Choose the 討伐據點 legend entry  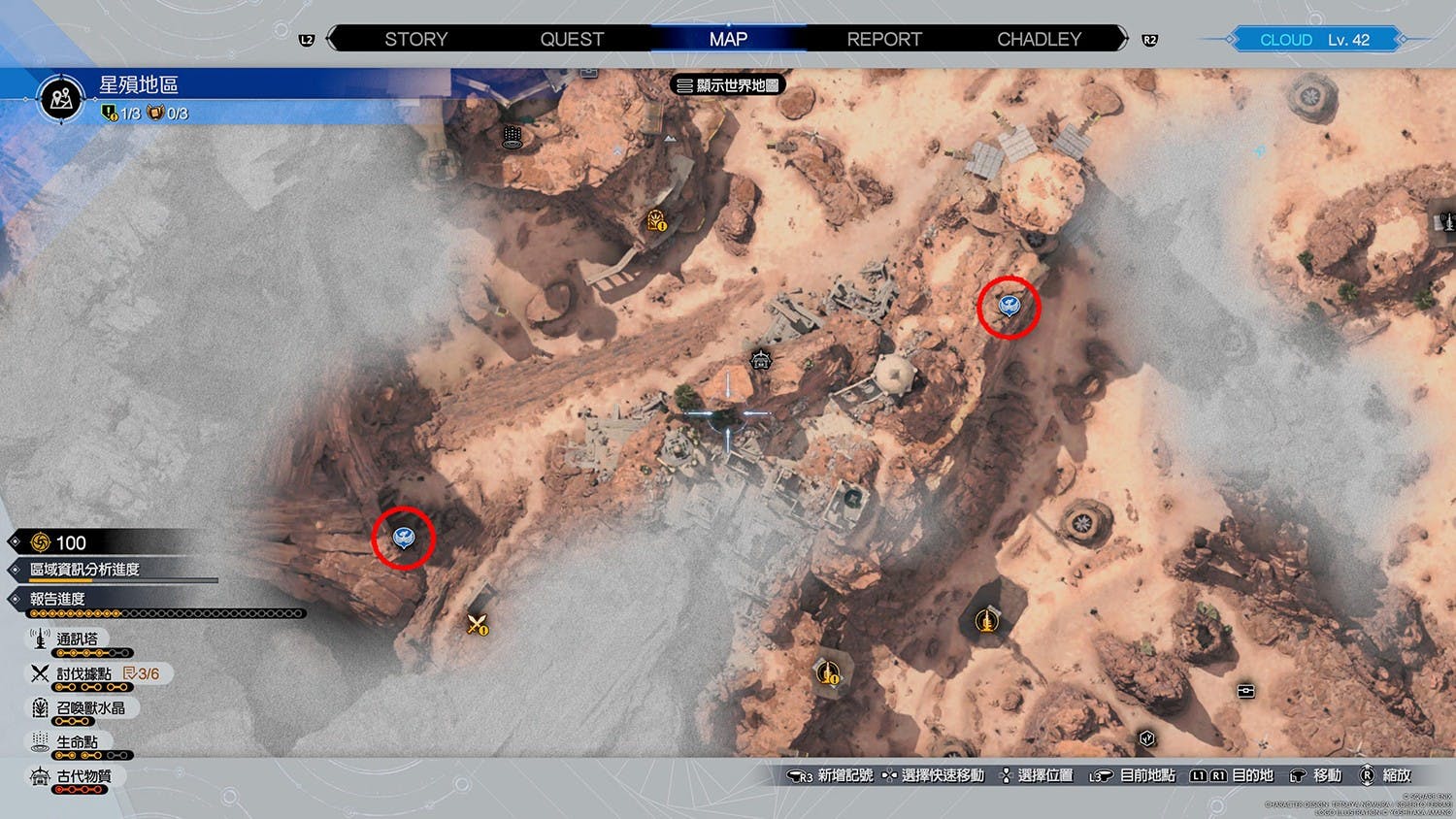point(83,673)
